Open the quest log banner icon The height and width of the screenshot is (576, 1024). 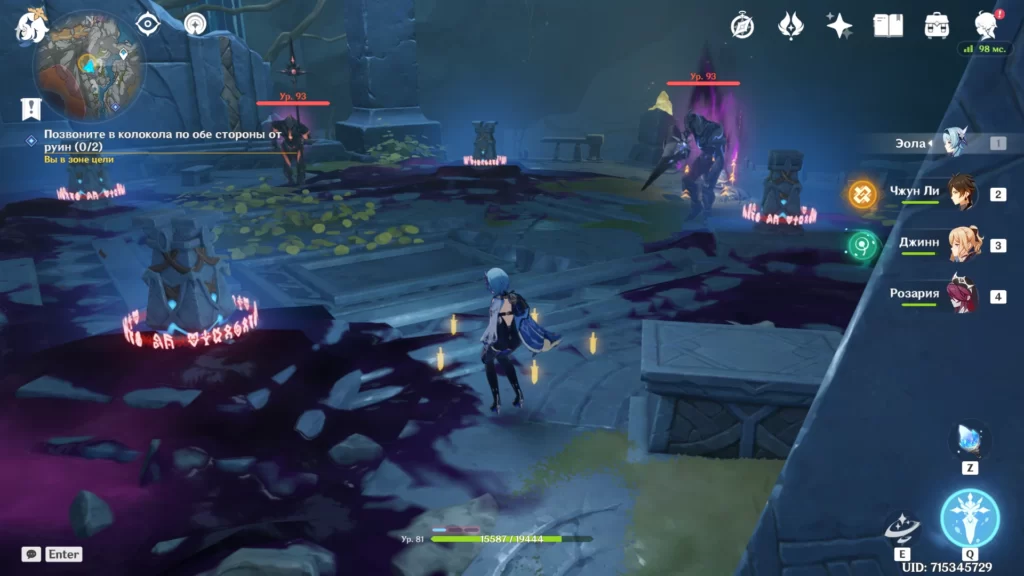click(31, 108)
